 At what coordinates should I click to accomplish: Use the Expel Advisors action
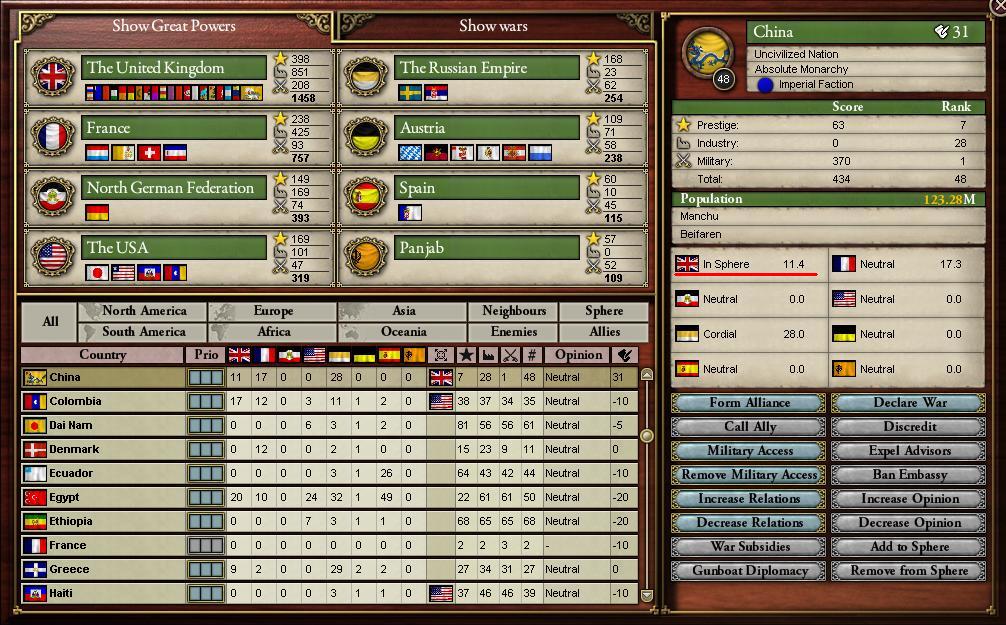point(909,451)
